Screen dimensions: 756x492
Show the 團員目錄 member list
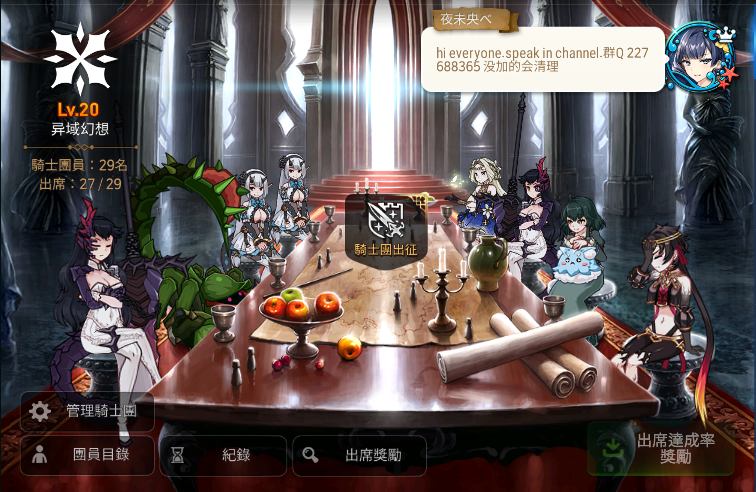pos(87,455)
